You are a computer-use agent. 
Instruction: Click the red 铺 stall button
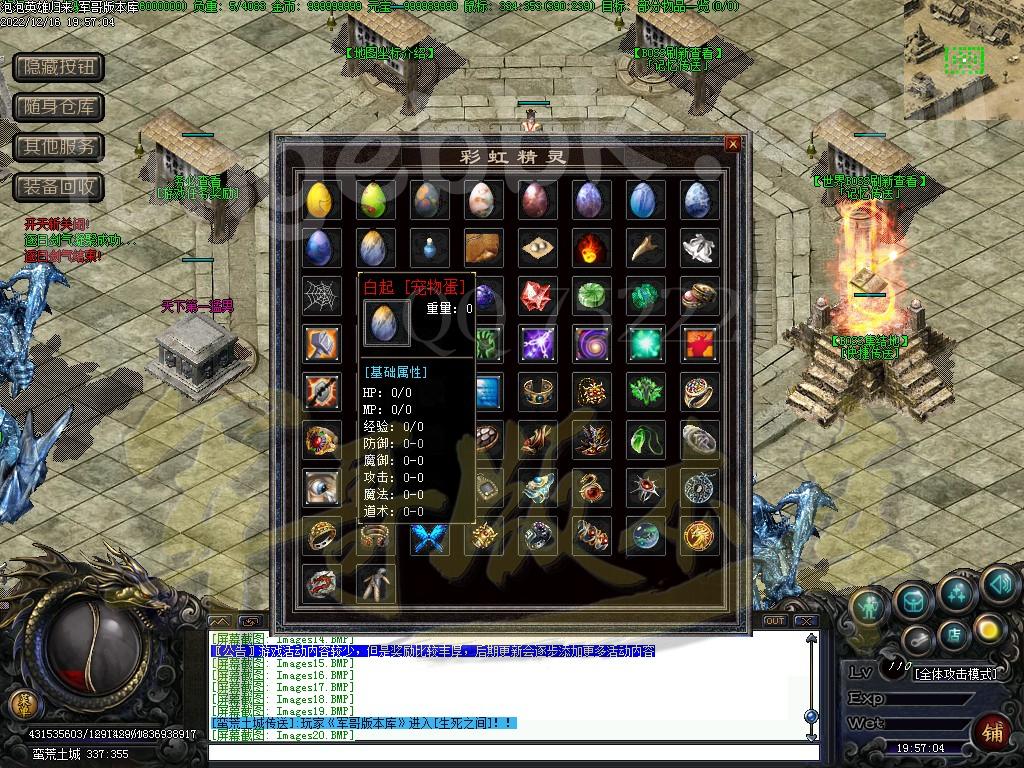995,730
